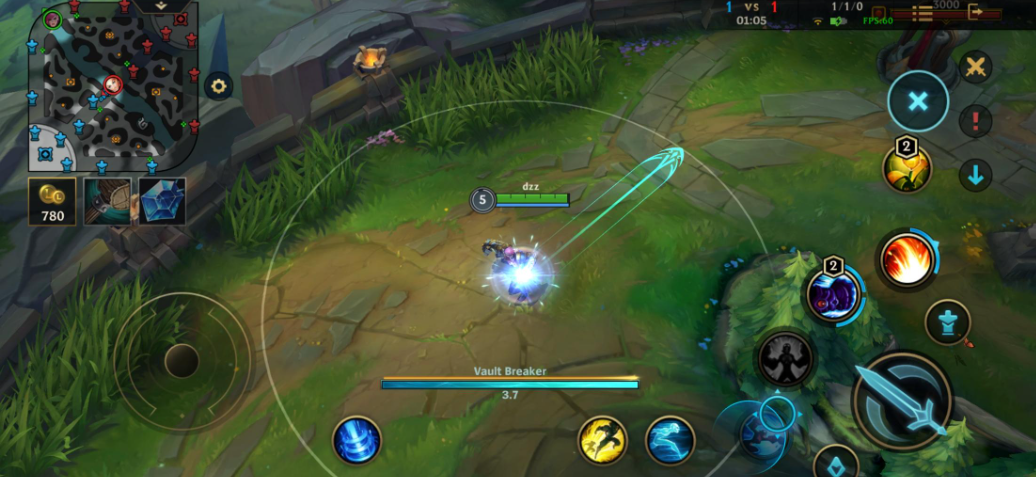Tap the grey silhouette ultimate ability
Image resolution: width=1036 pixels, height=477 pixels.
[784, 359]
